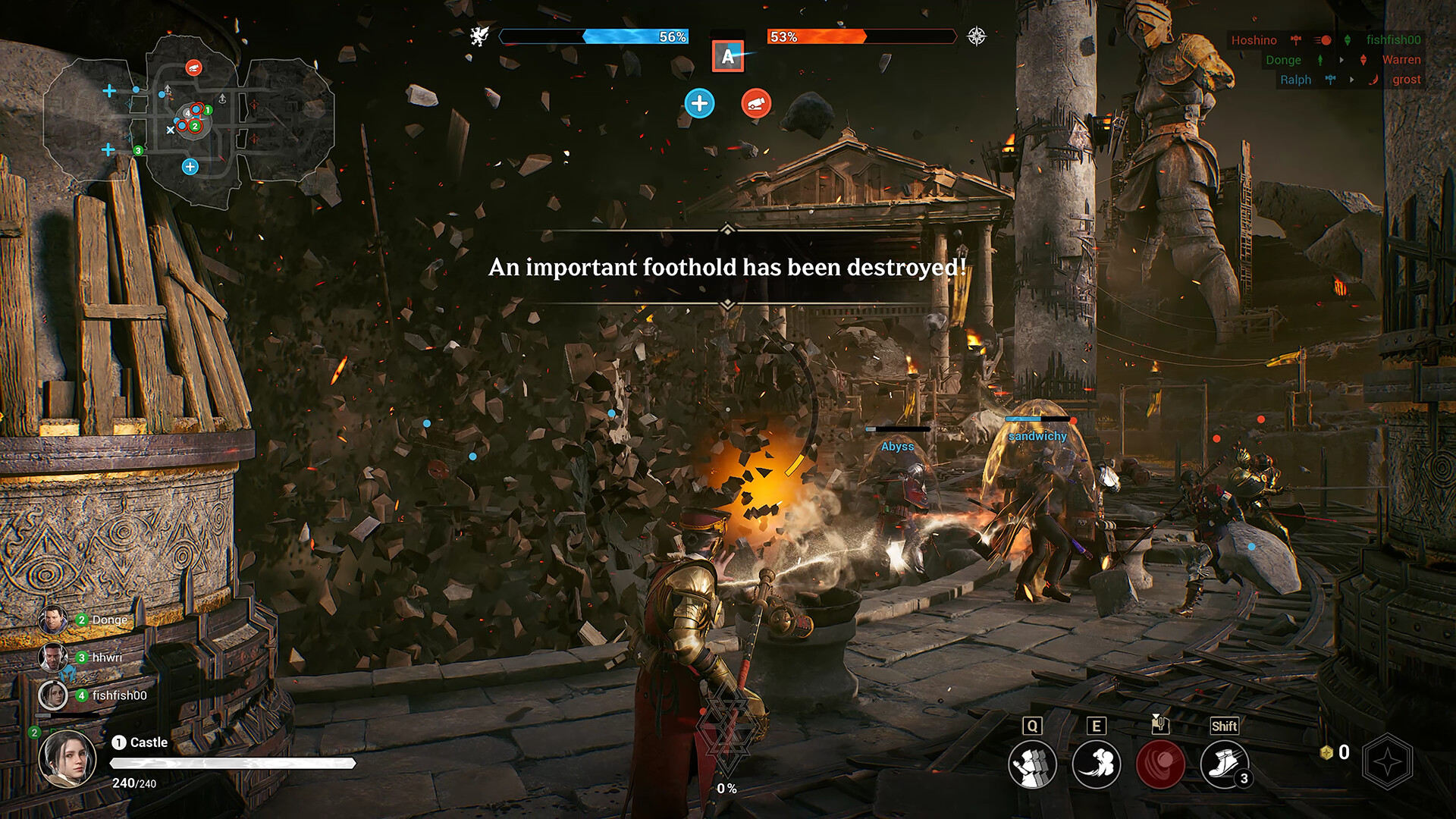This screenshot has width=1456, height=819.
Task: Open the hexagonal Incarnation gauge icon
Action: pos(1395,758)
